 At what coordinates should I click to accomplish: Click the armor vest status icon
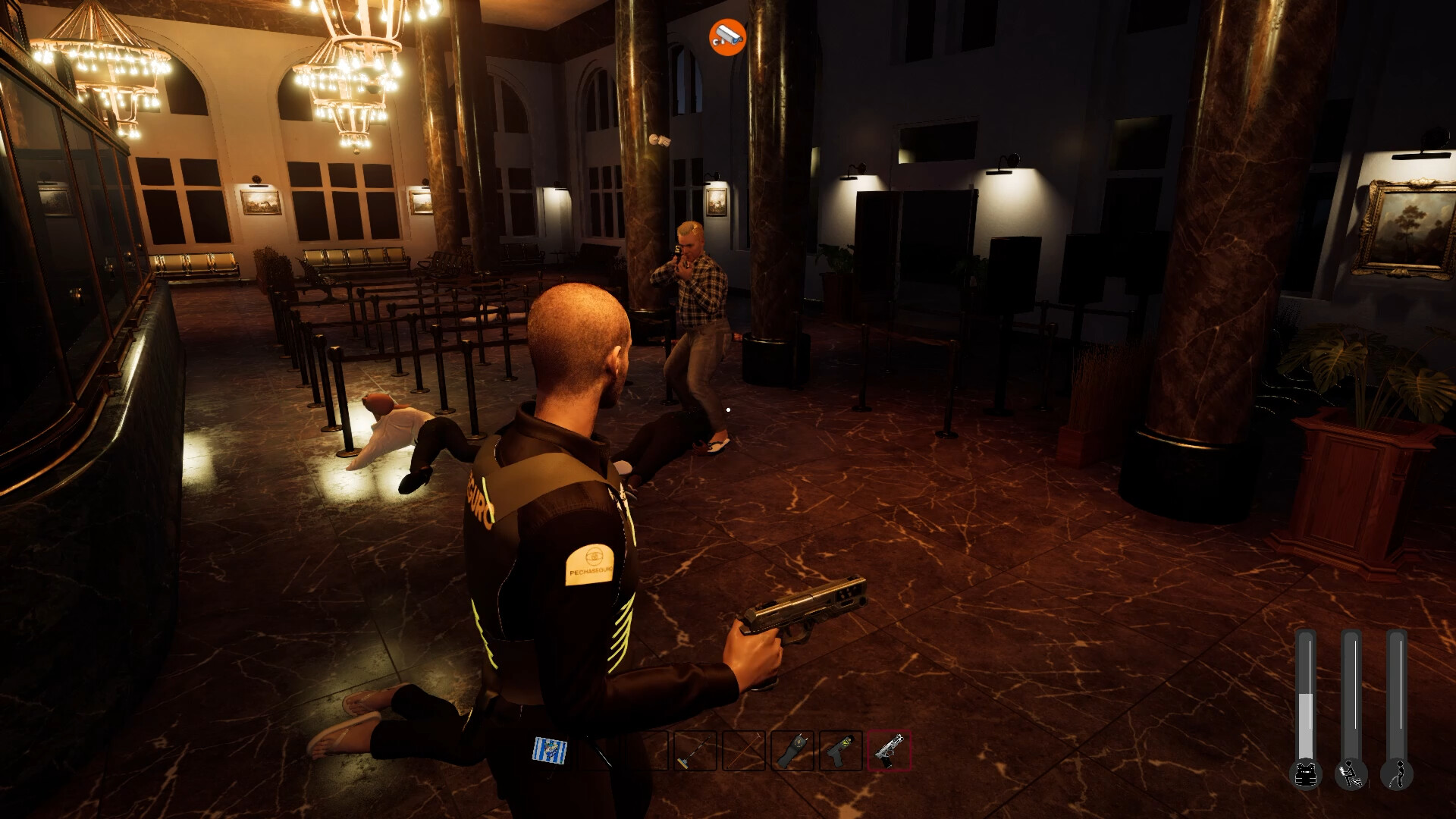1306,774
